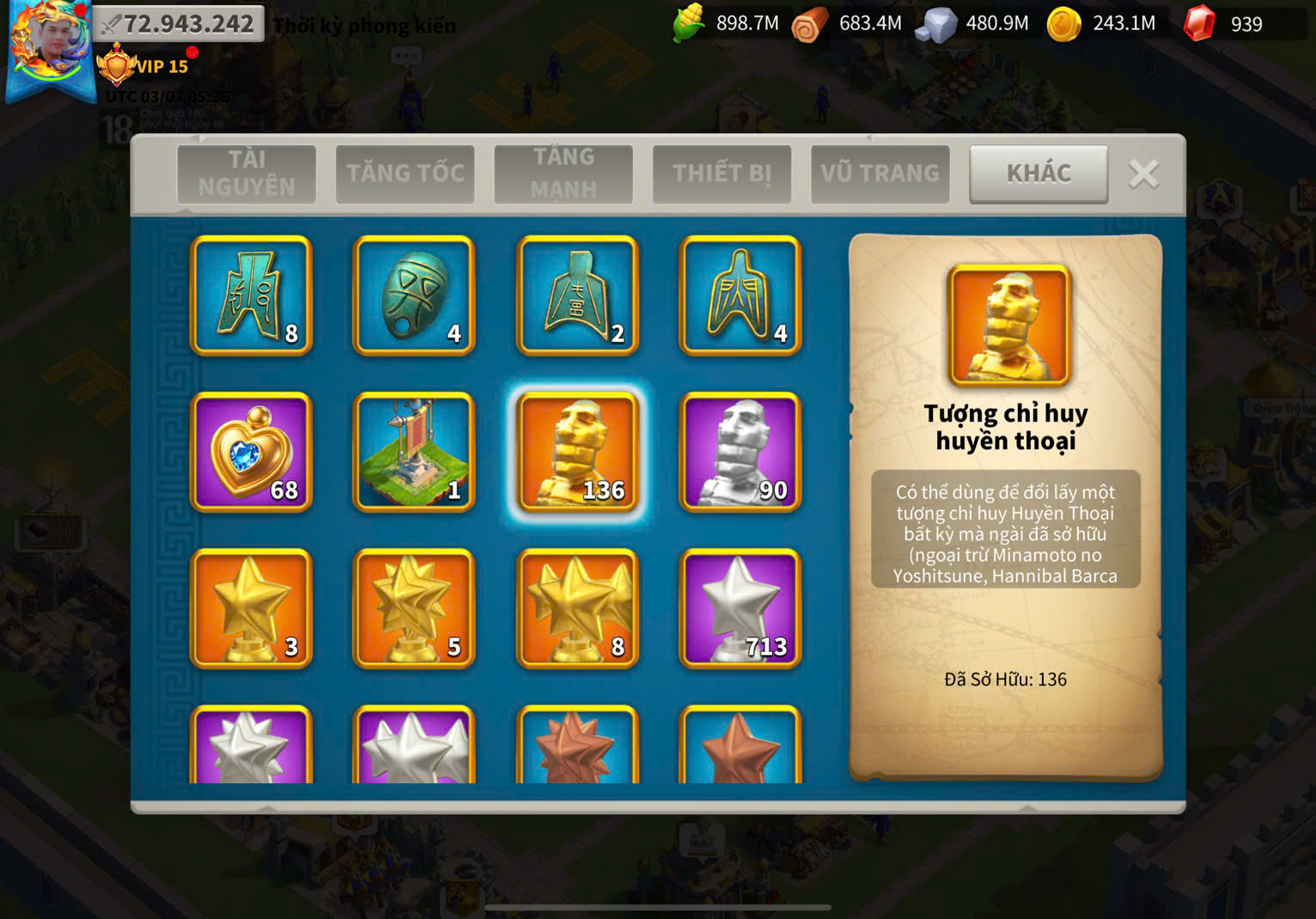Screen dimensions: 1316x919
Task: Choose the bronze spade coin with 8
Action: click(x=251, y=295)
